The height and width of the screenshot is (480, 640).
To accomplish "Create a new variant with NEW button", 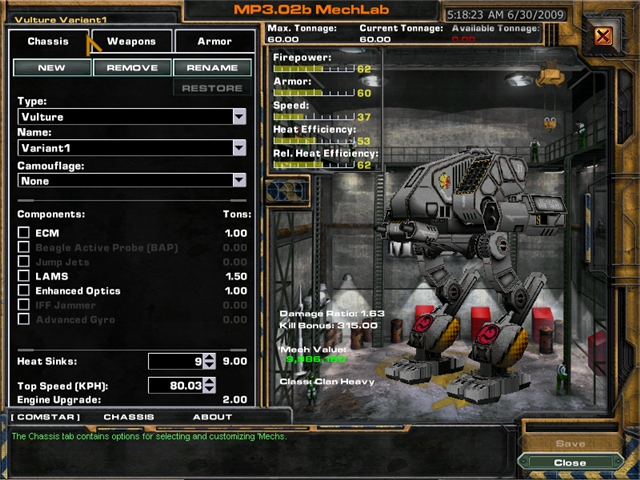I will [x=51, y=68].
